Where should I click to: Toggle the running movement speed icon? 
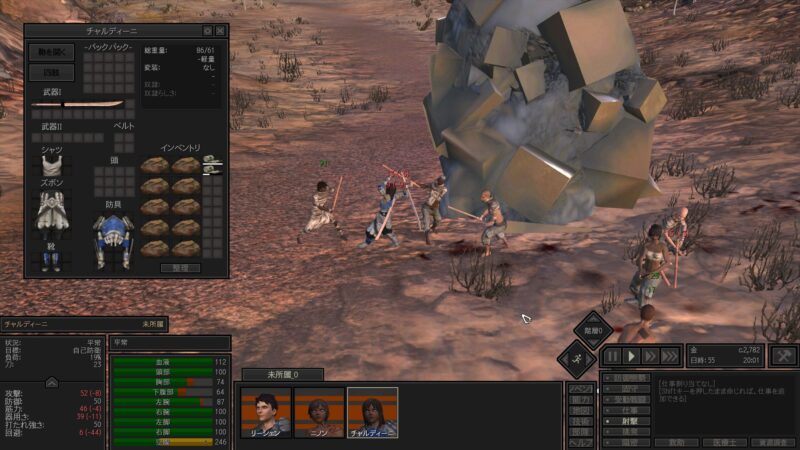coord(577,357)
